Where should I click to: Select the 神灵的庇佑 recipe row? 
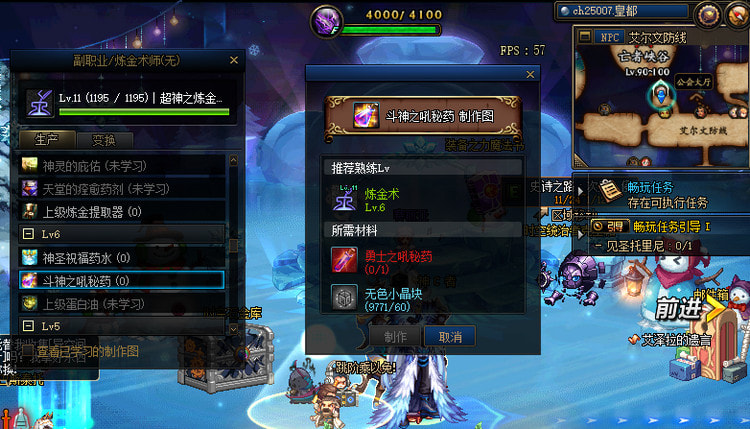click(x=120, y=164)
